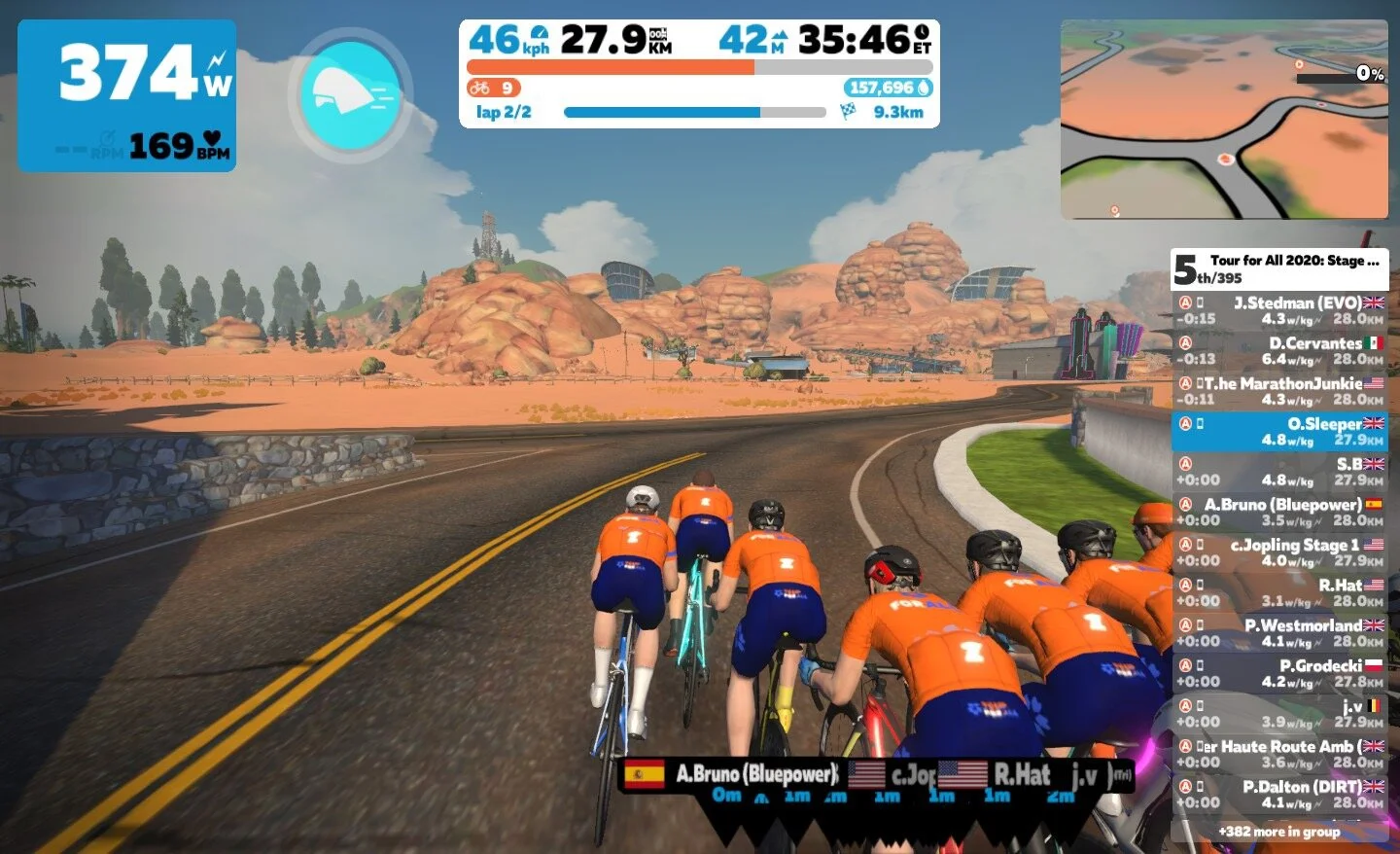Select P.Grodecki from the list
Viewport: 1400px width, 854px height.
click(x=1279, y=674)
